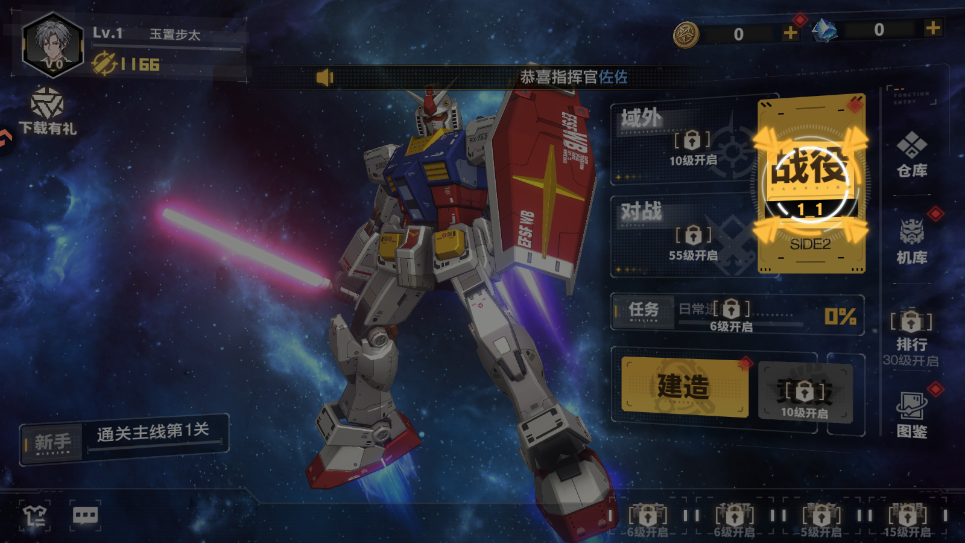
Task: Open the chat speech bubble icon
Action: click(x=85, y=516)
